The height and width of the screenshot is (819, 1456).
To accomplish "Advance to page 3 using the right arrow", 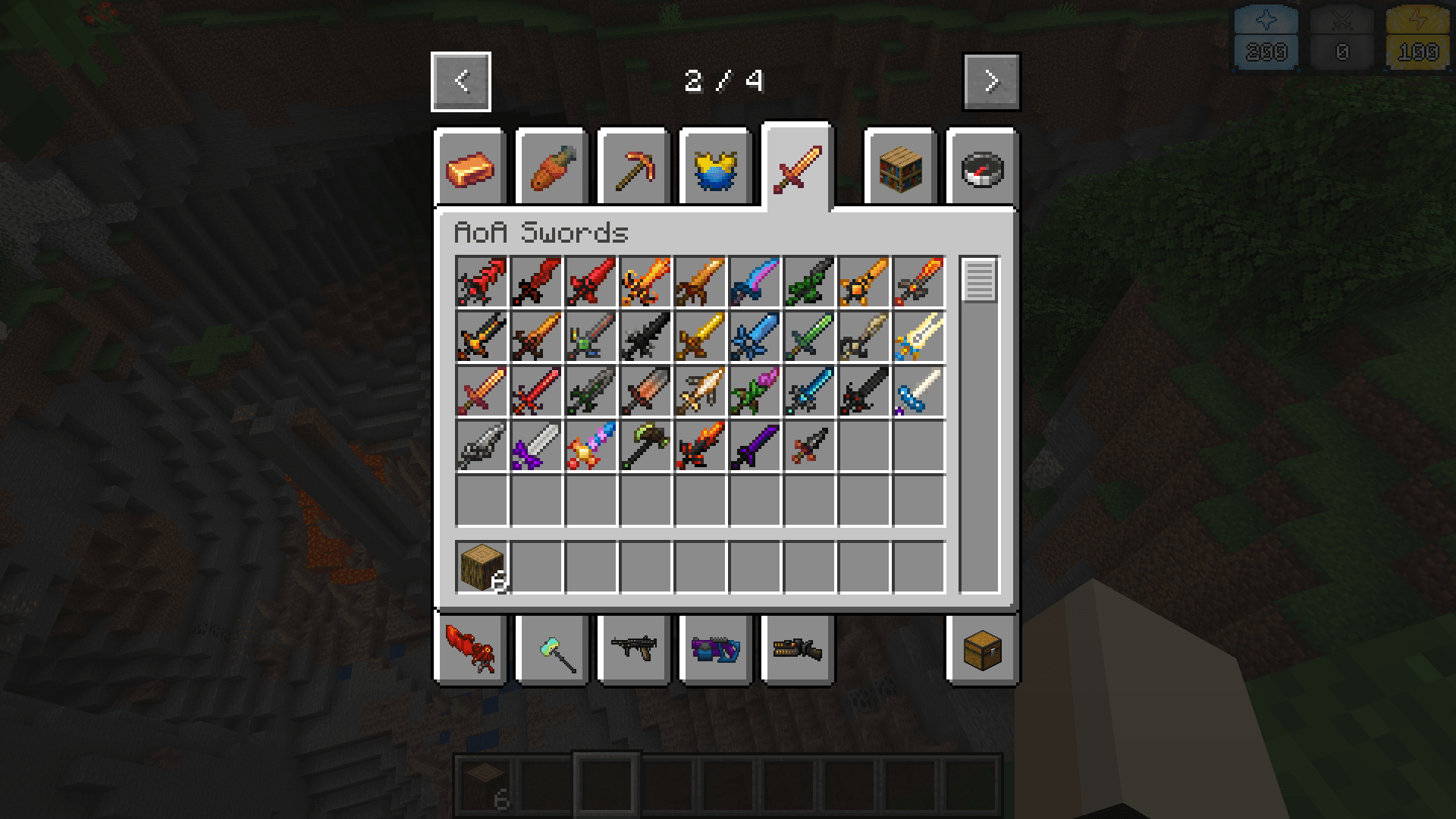I will (991, 81).
